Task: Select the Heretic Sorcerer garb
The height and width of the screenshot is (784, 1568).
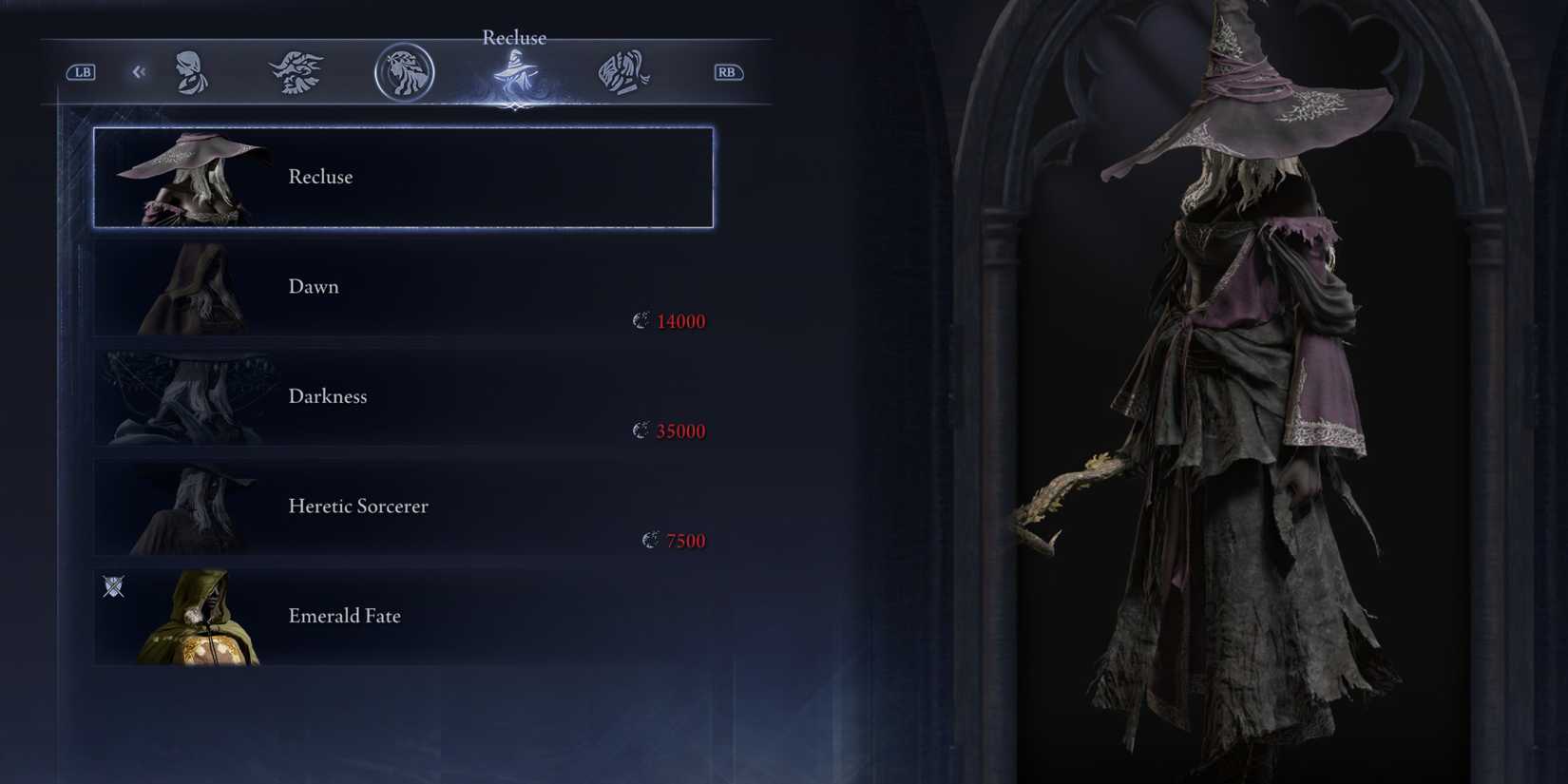Action: click(403, 507)
